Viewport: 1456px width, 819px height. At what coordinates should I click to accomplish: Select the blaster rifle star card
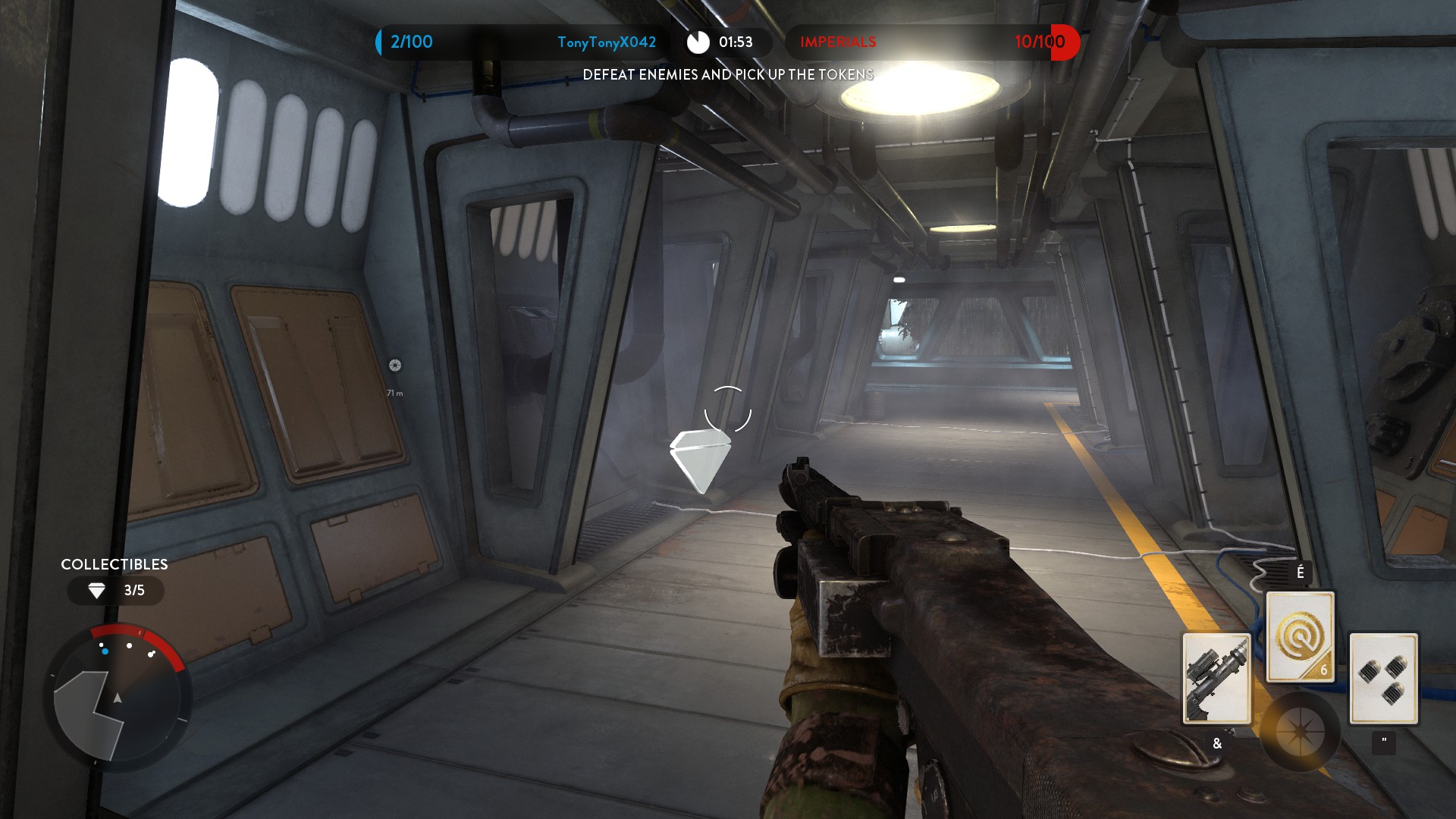[1216, 678]
